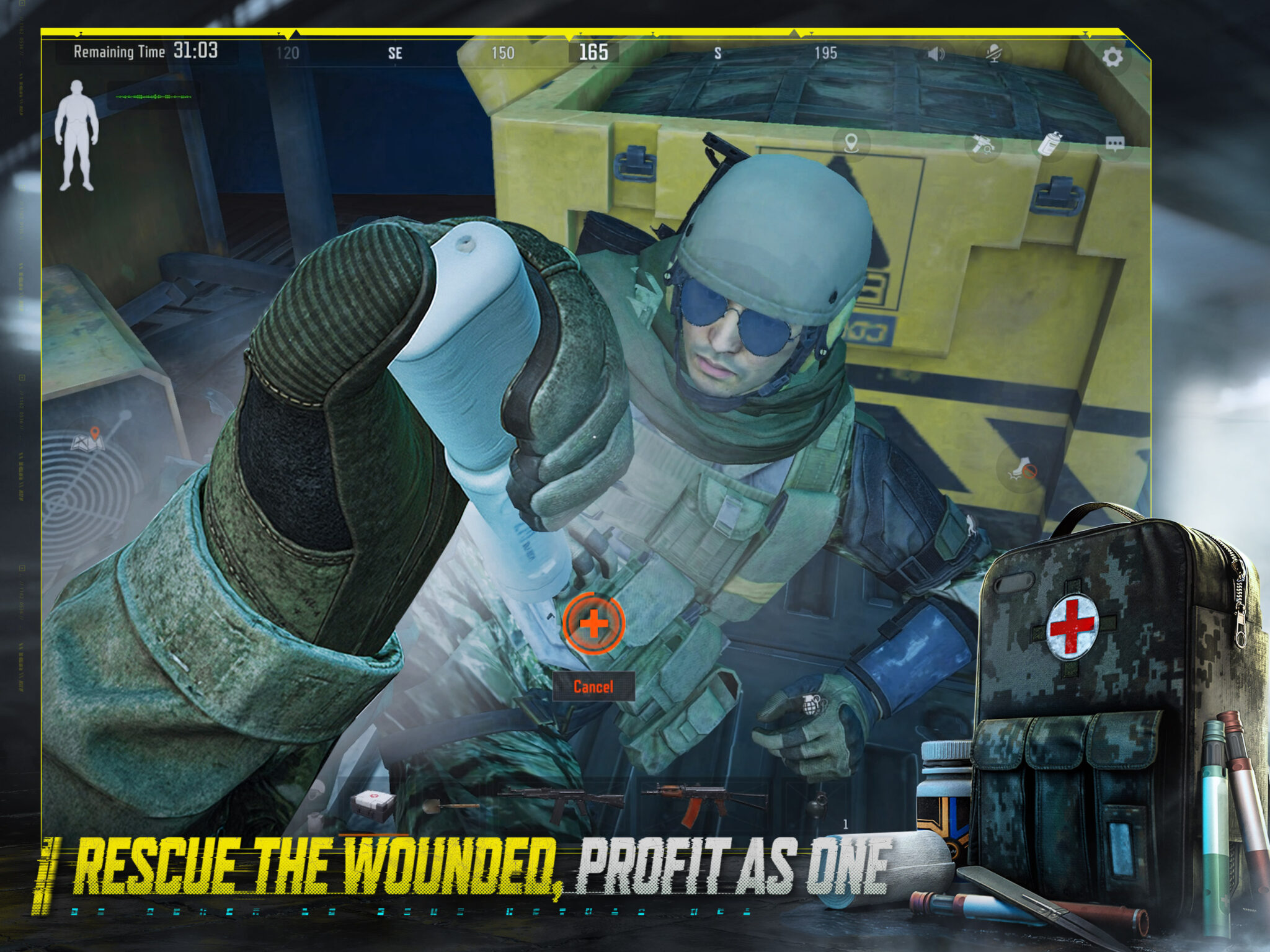
Task: Select the spray can item
Action: [1051, 144]
